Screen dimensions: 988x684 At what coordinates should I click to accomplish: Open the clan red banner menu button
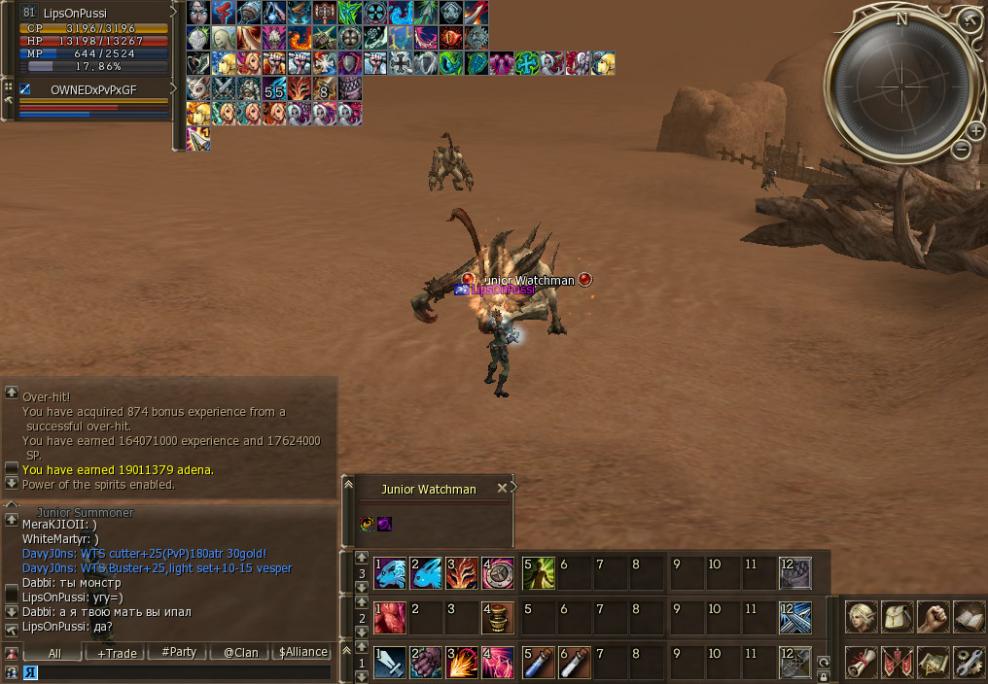(897, 662)
